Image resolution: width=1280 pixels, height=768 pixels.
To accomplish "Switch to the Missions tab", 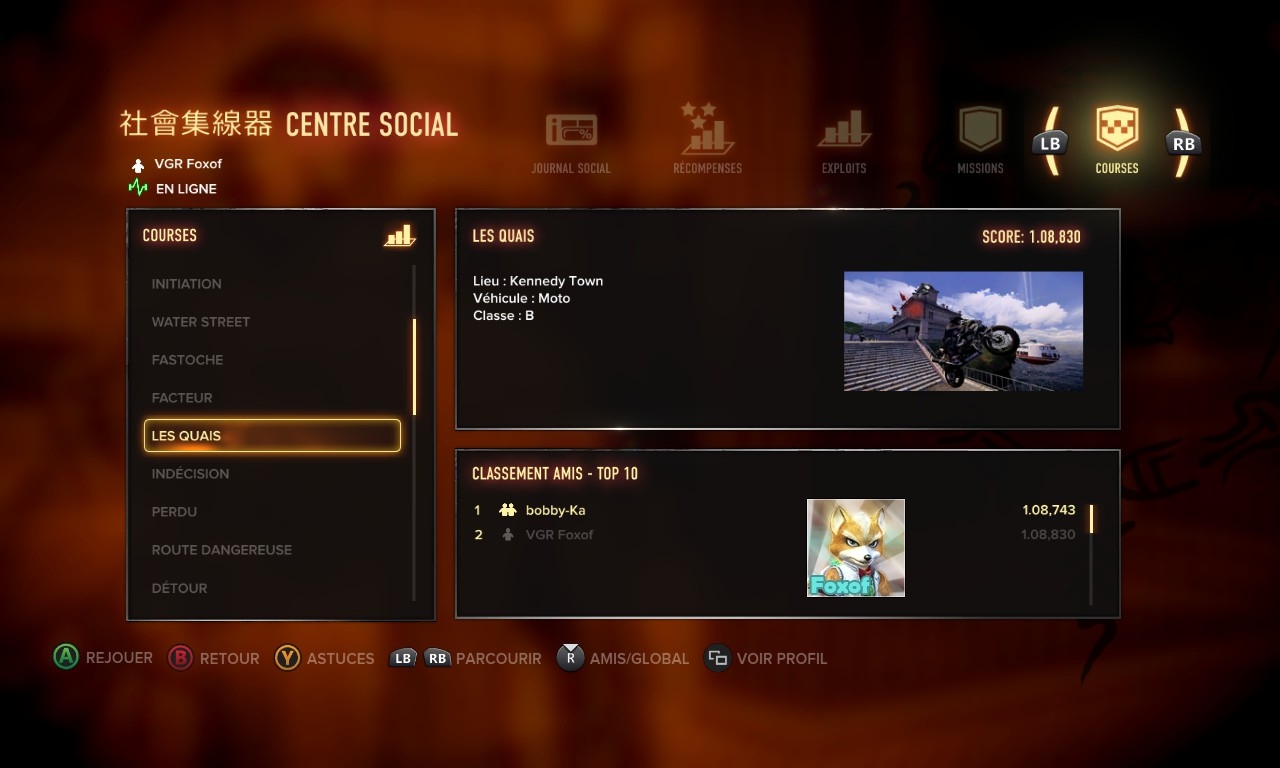I will coord(980,142).
